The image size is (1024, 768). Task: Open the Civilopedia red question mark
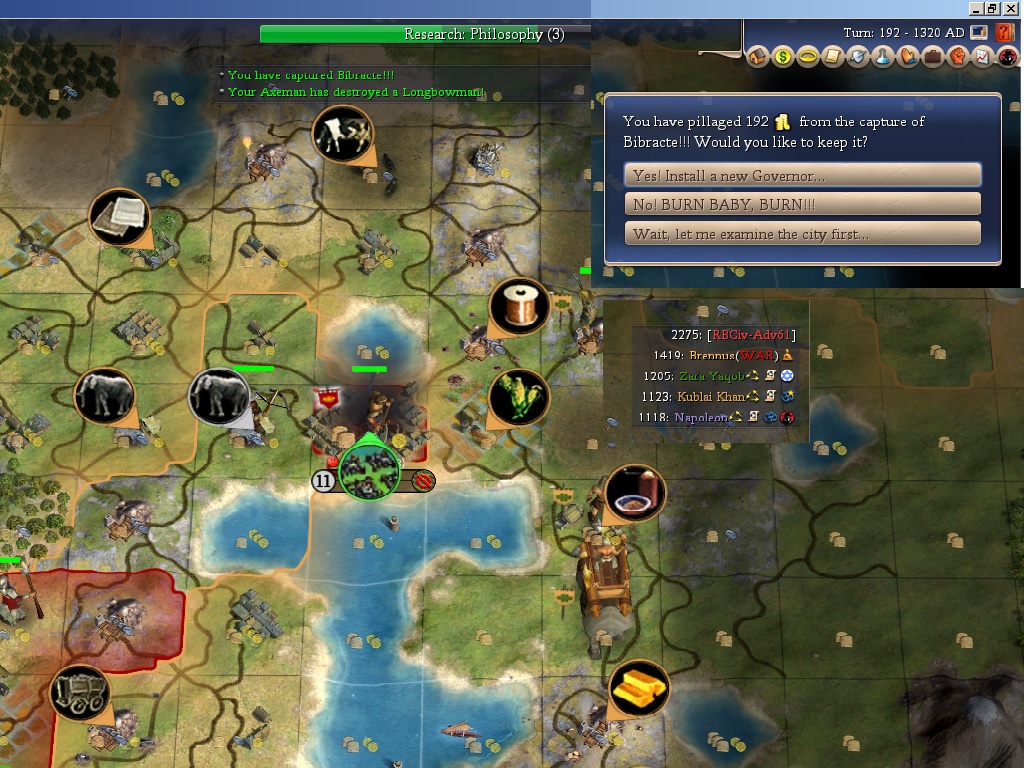1005,33
